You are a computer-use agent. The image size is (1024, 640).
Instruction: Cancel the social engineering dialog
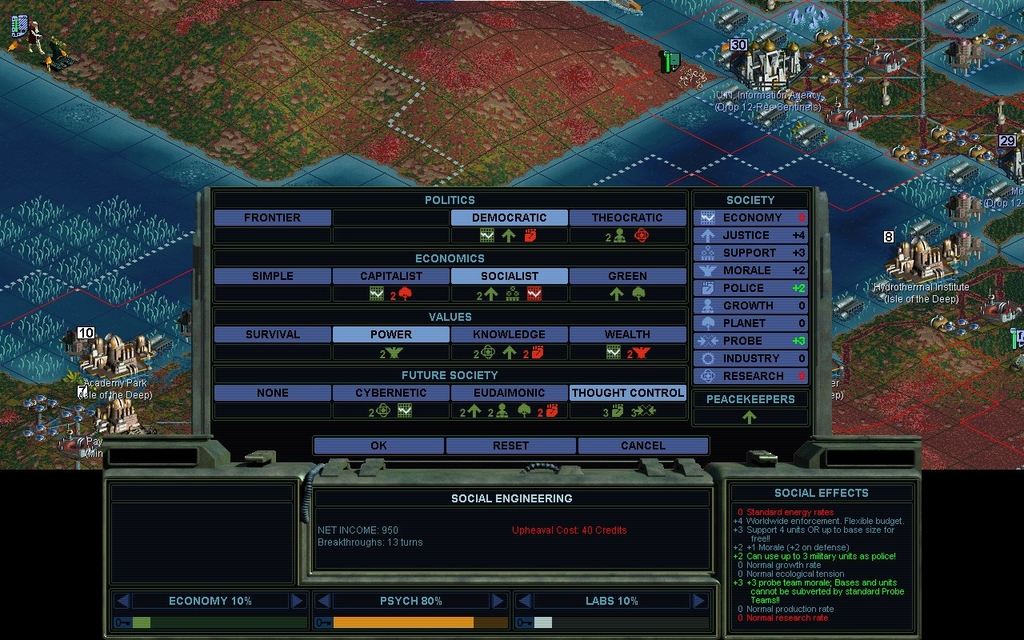coord(642,445)
